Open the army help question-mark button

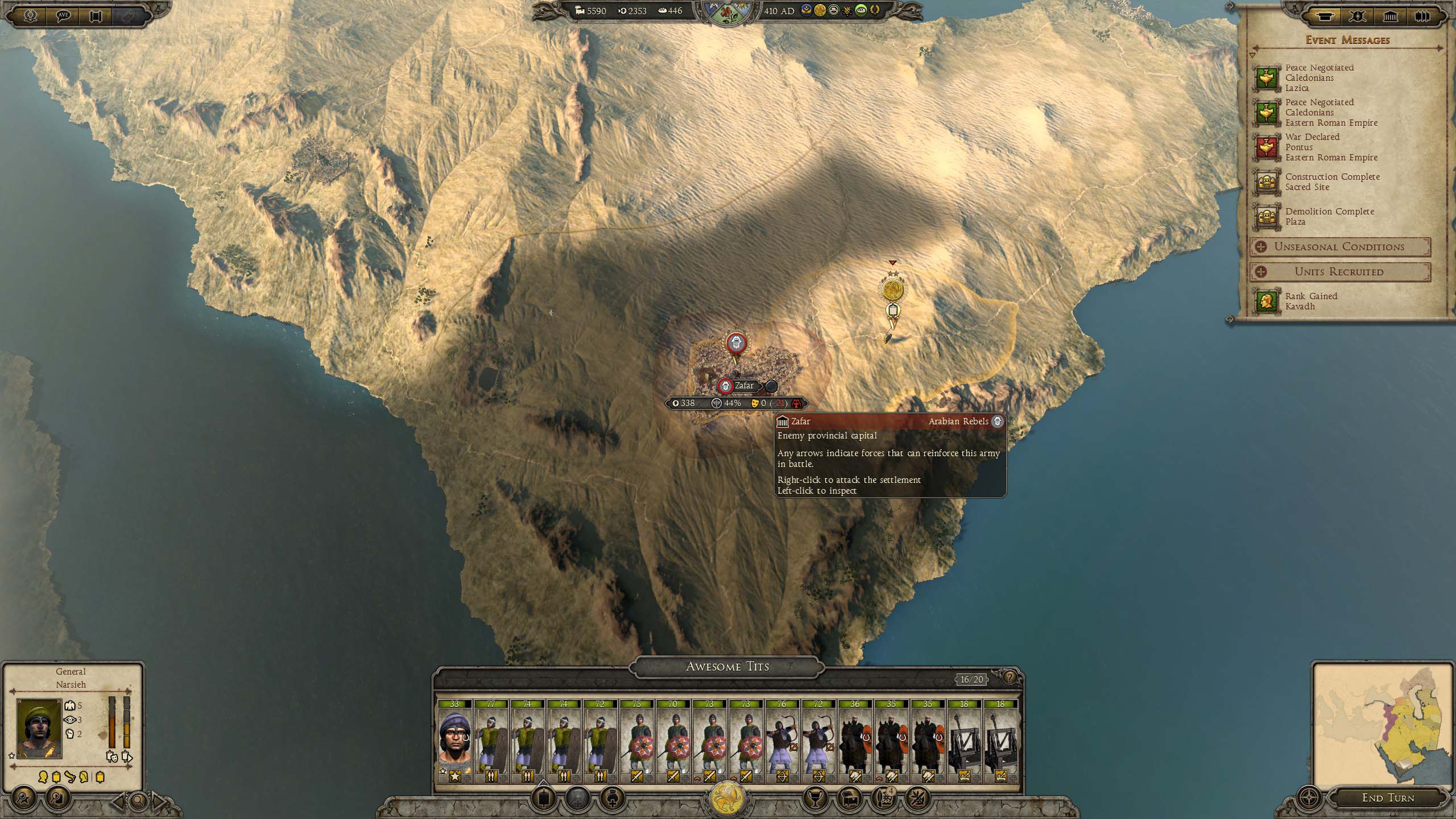tap(1010, 677)
